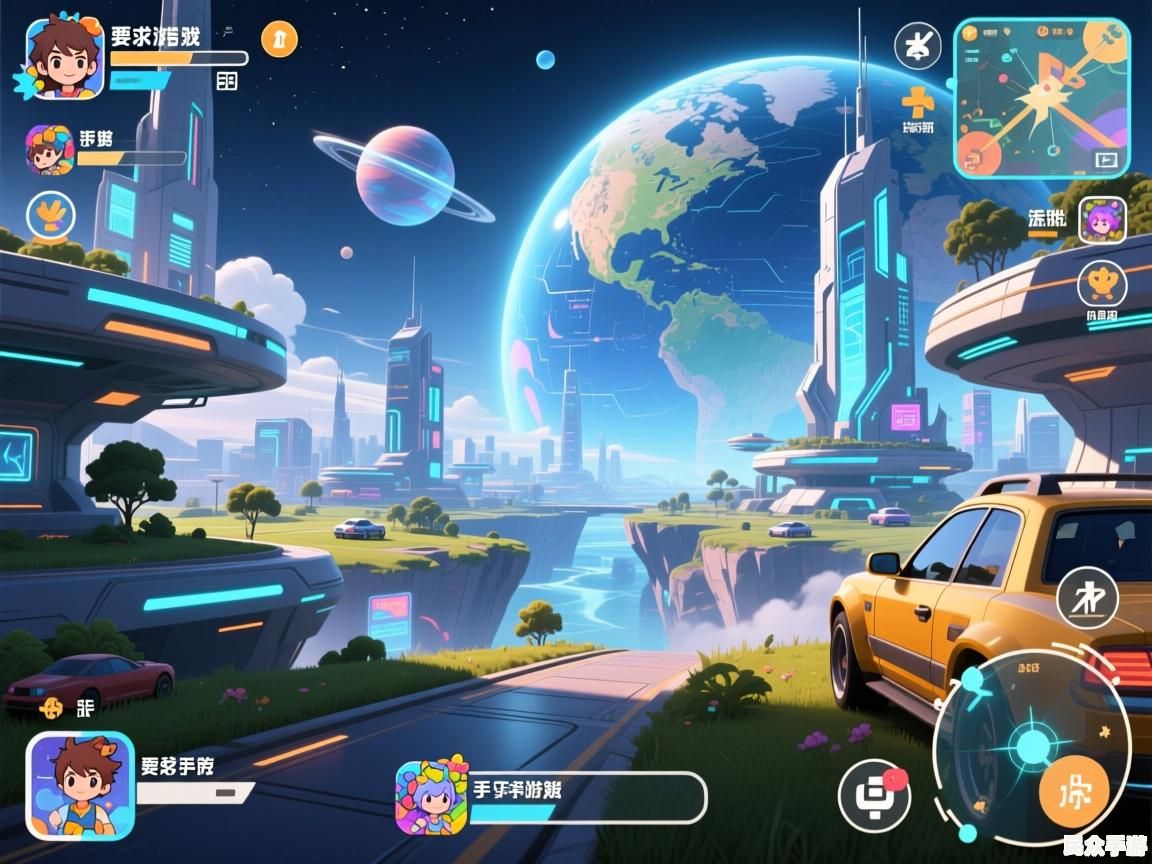Select the boy avatar tile with the cyan border
Viewport: 1152px width, 864px height.
pos(80,785)
